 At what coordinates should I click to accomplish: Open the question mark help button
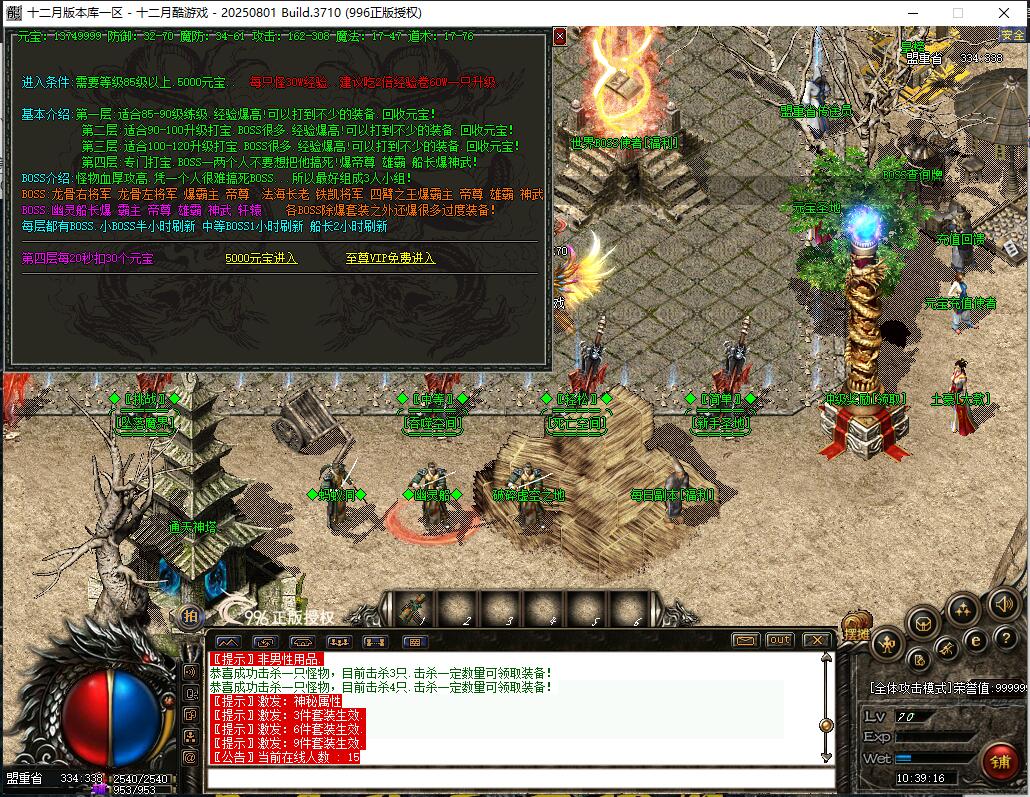tap(1005, 637)
